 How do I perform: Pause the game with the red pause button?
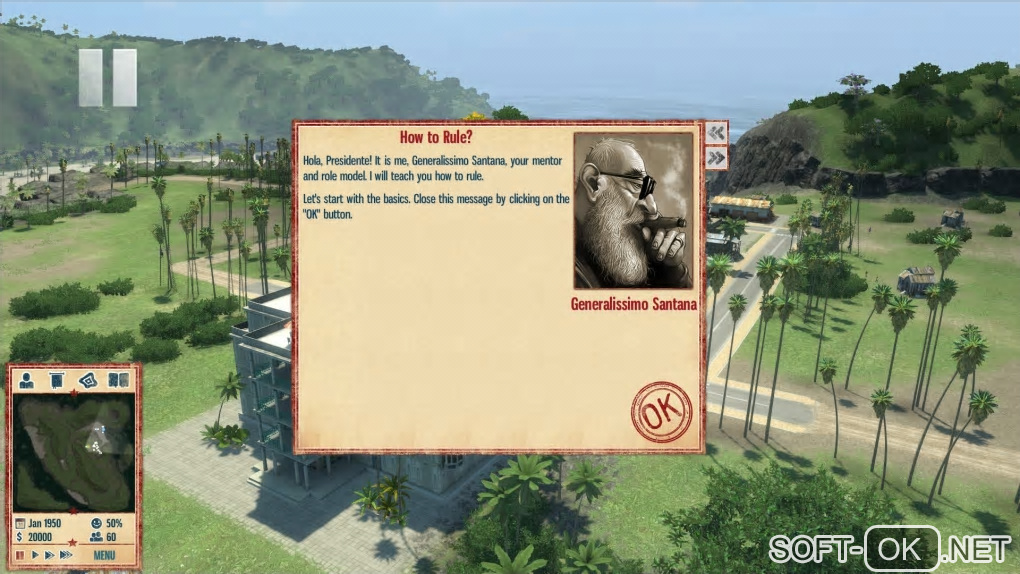[19, 554]
